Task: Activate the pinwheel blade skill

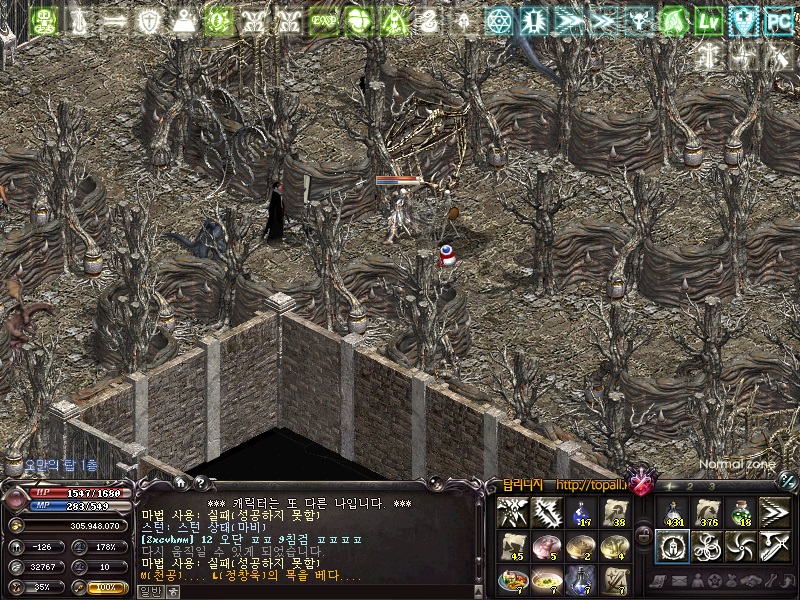Action: pyautogui.click(x=740, y=546)
